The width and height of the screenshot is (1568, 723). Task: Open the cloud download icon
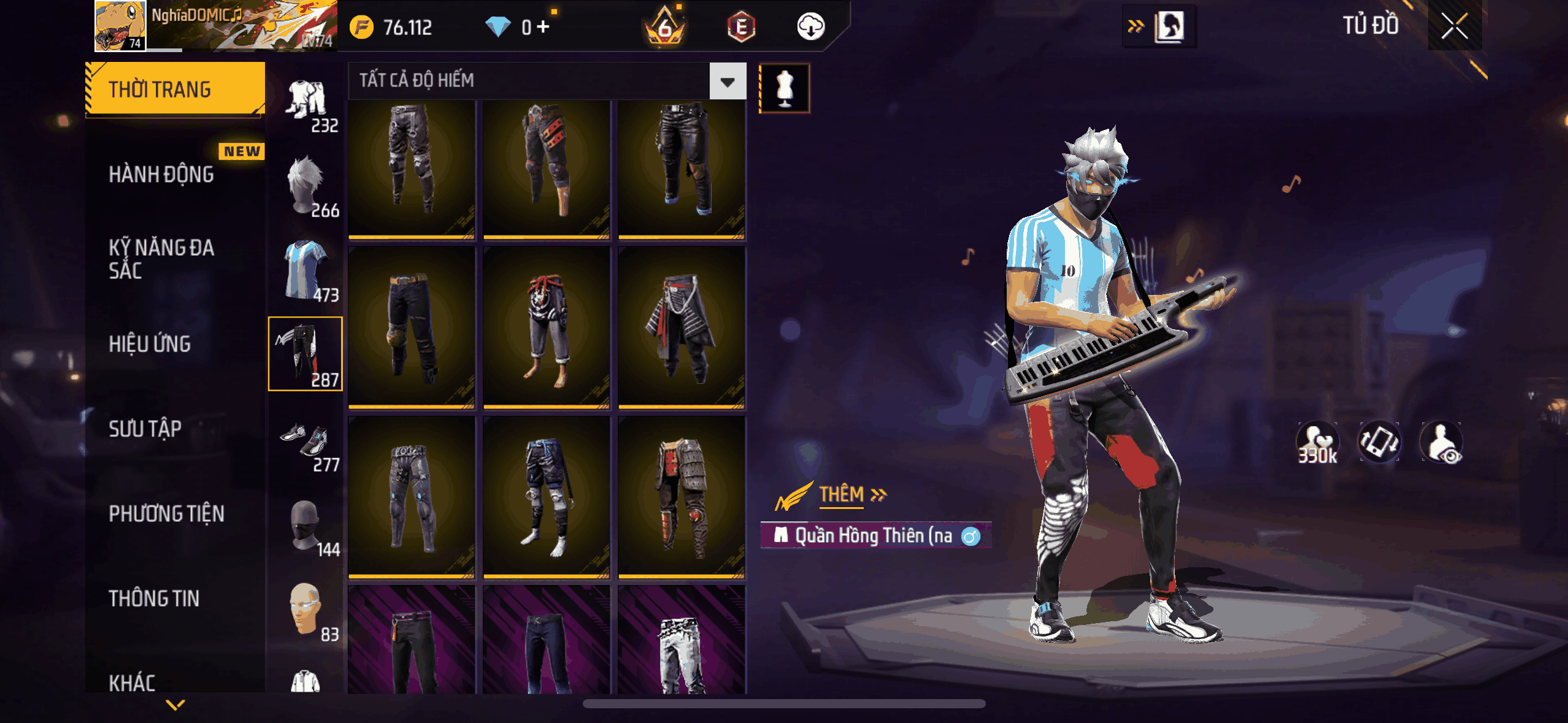[810, 26]
